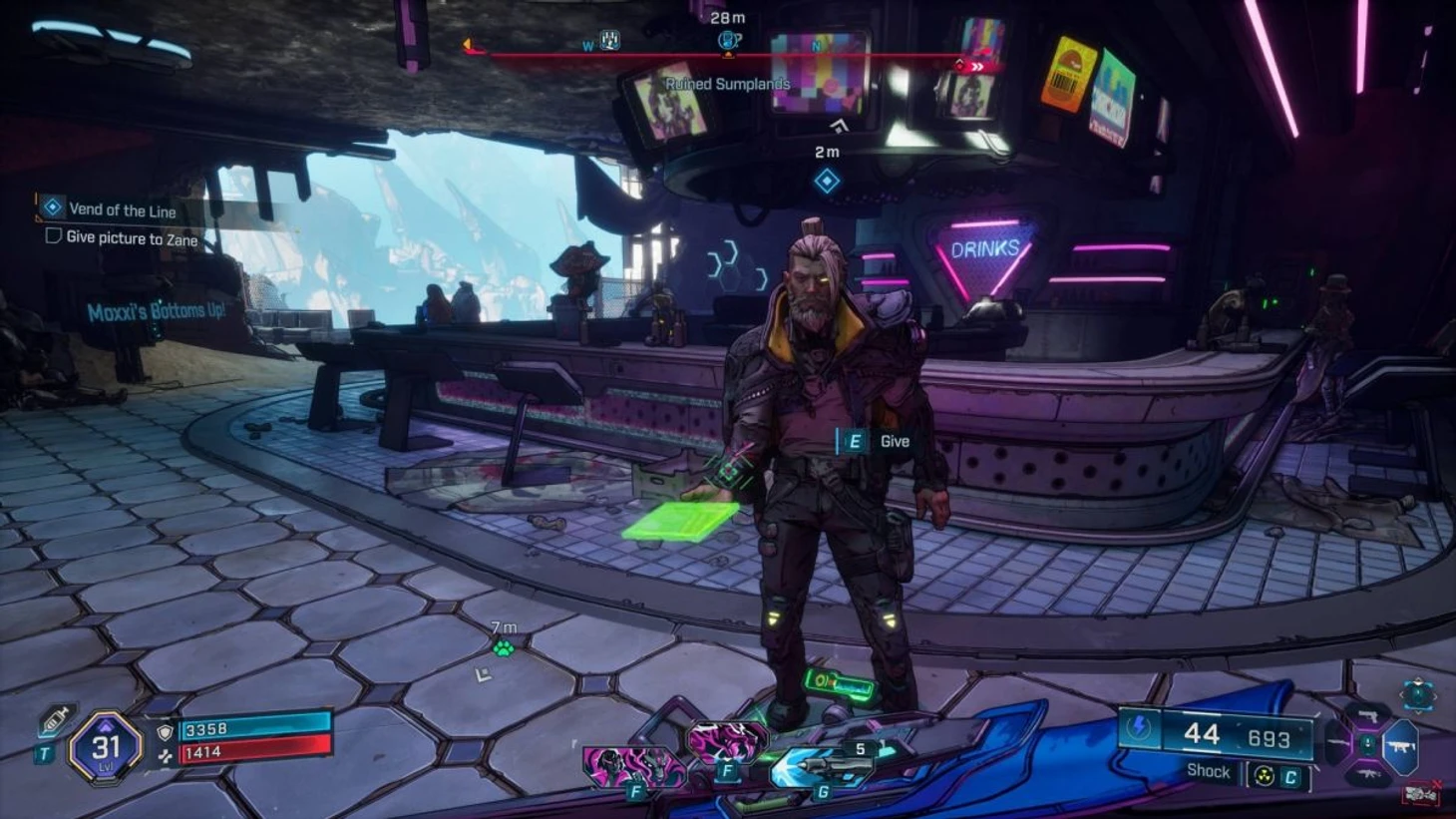Select the highlighted weapon in the weapon wheel
1456x819 pixels.
click(x=1402, y=746)
